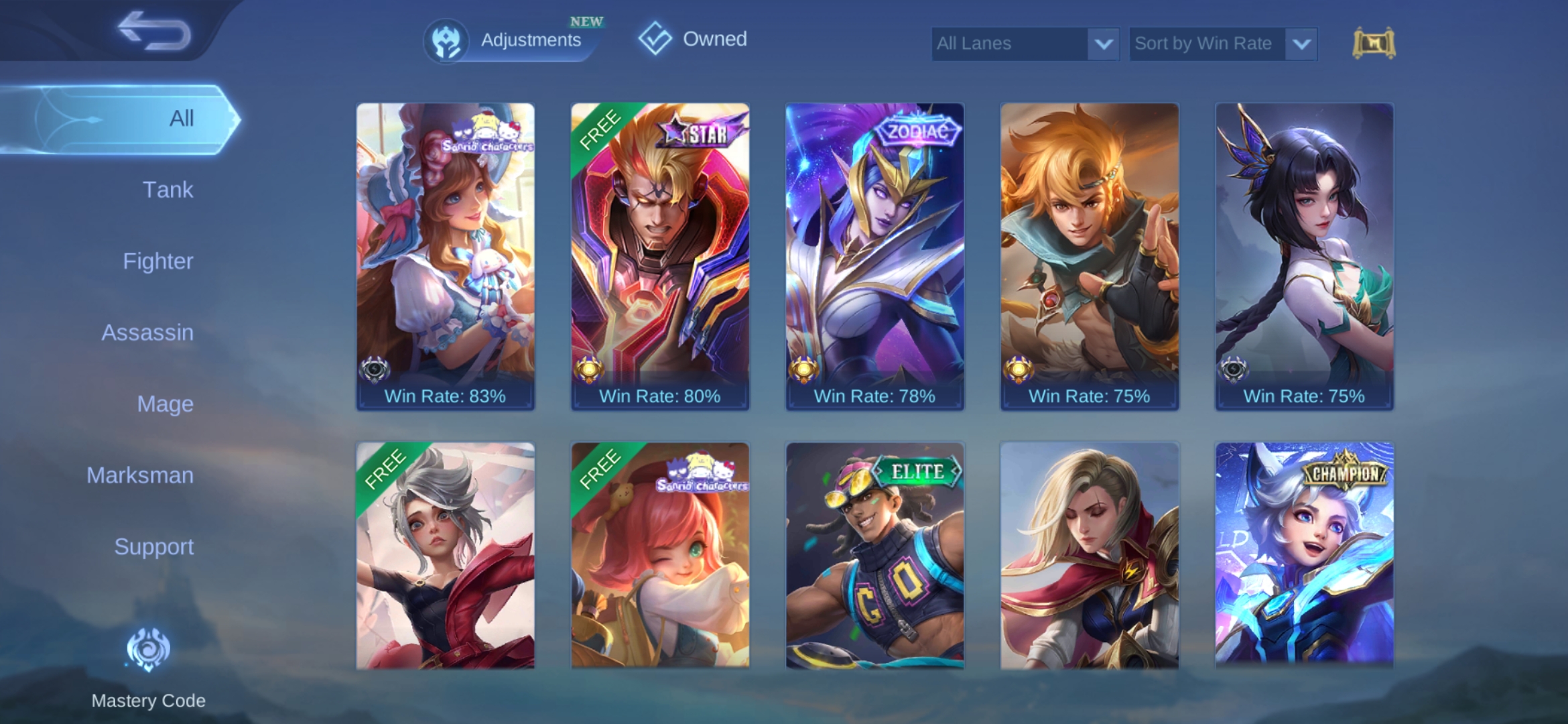The image size is (1568, 724).
Task: Switch to Marksman heroes
Action: (140, 475)
